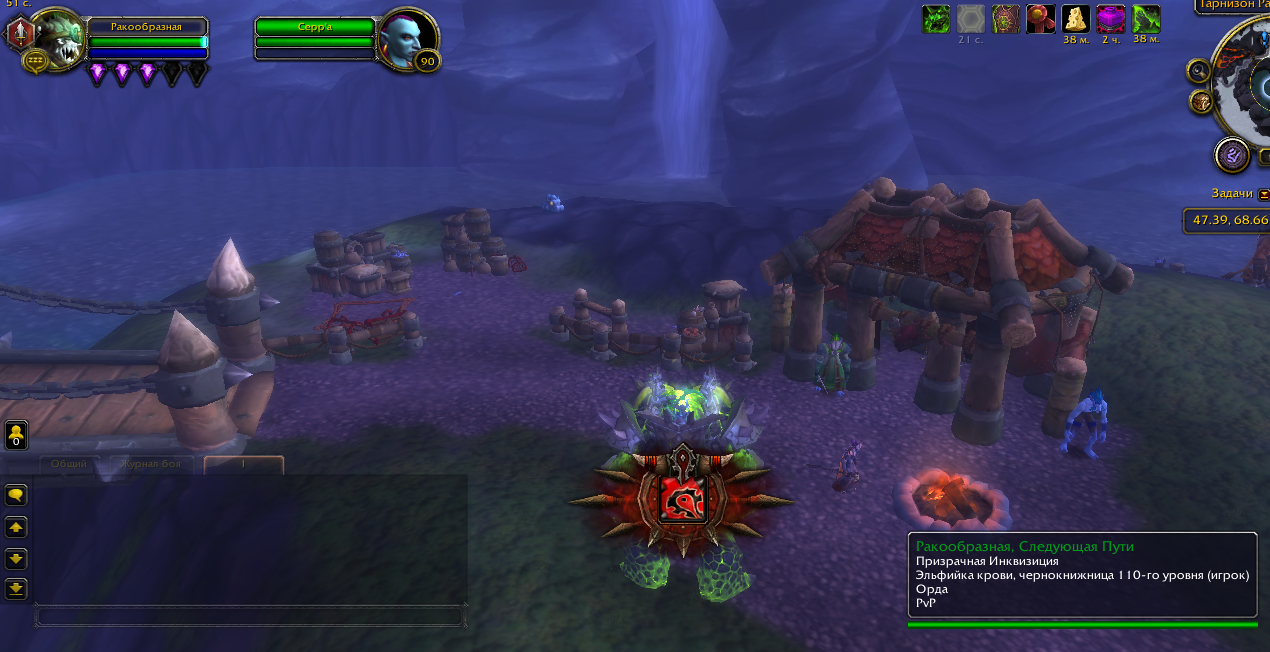Click the cheese buff icon
The image size is (1270, 652).
tap(1076, 19)
